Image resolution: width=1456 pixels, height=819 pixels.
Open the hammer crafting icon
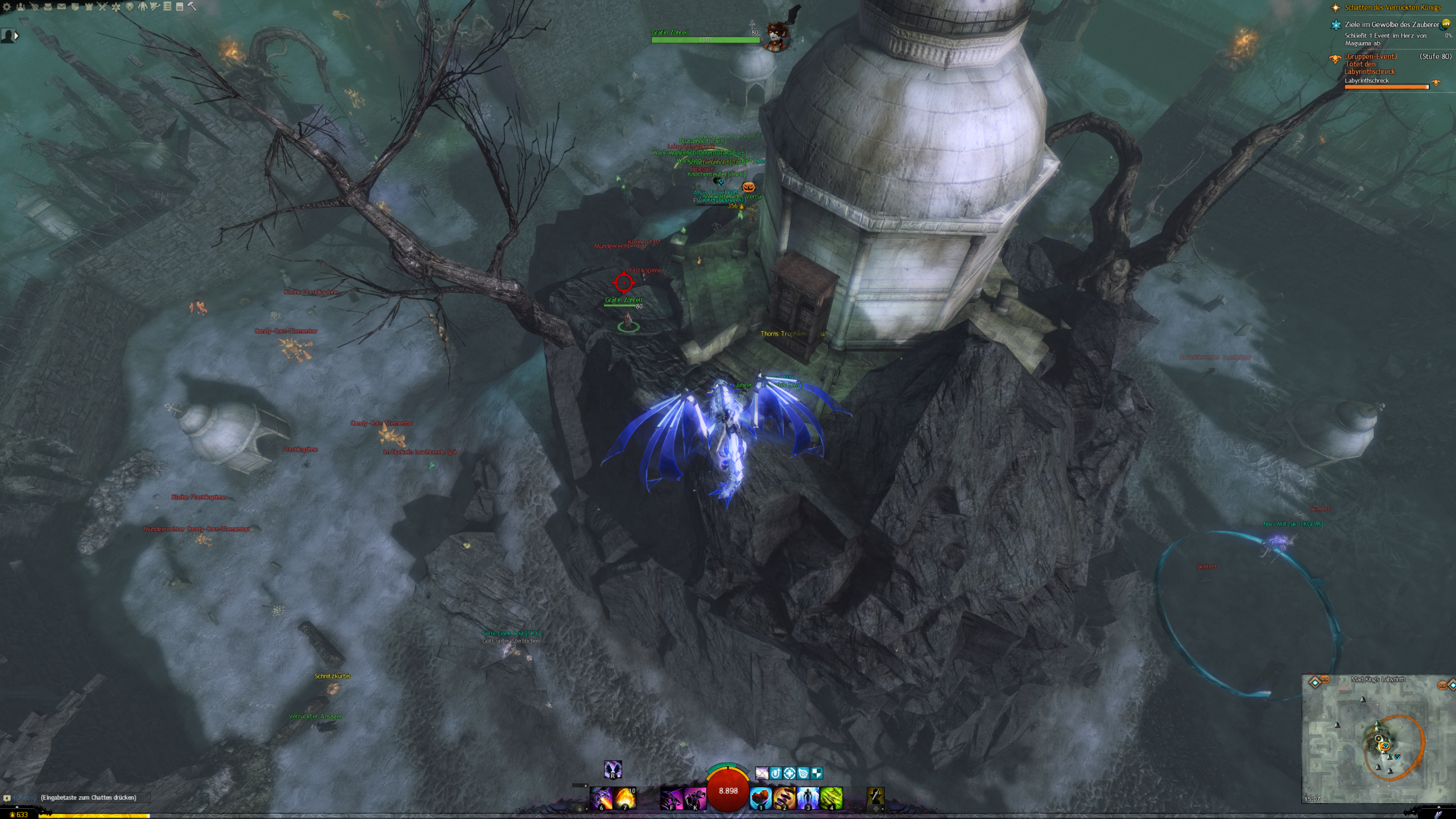[x=192, y=6]
